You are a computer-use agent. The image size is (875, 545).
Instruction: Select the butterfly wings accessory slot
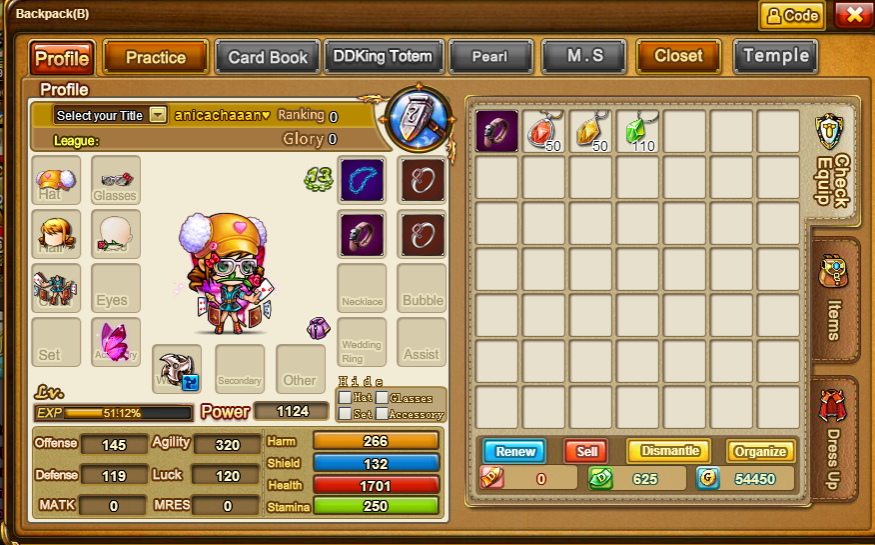click(x=116, y=341)
